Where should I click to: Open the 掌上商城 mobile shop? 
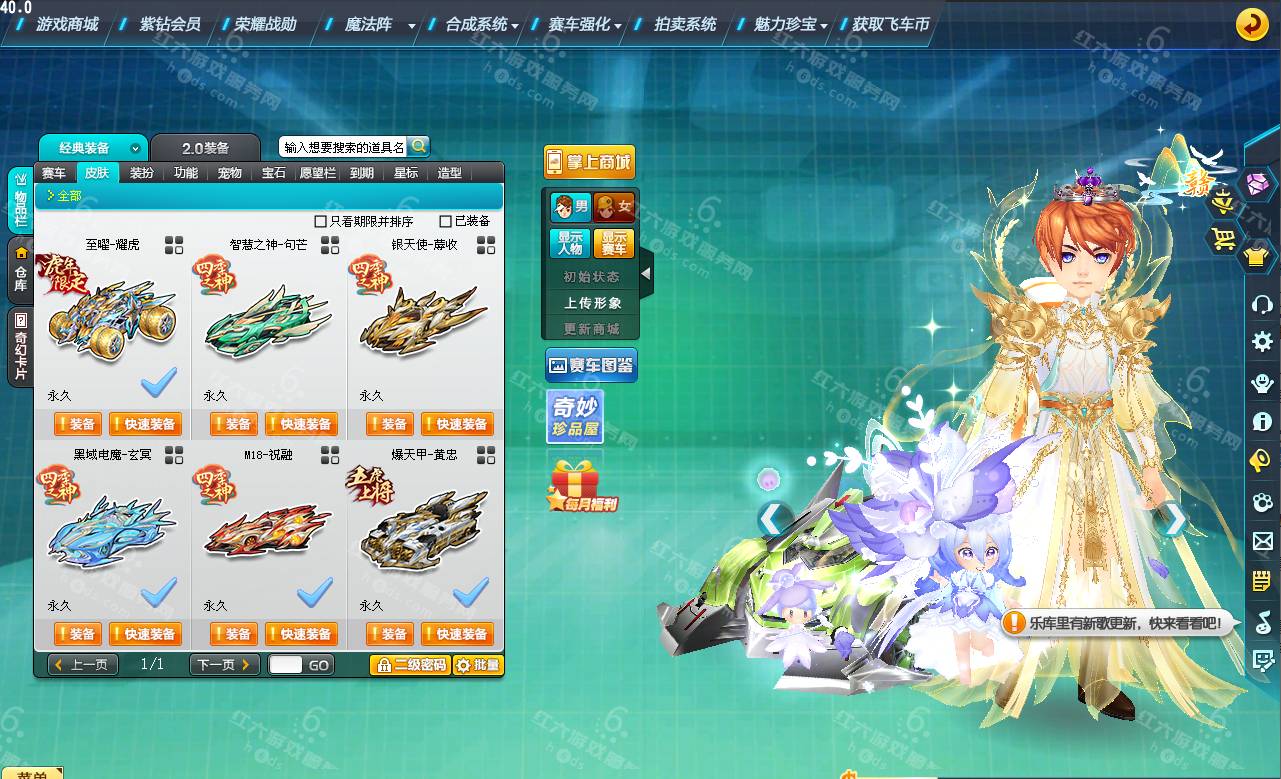click(589, 162)
